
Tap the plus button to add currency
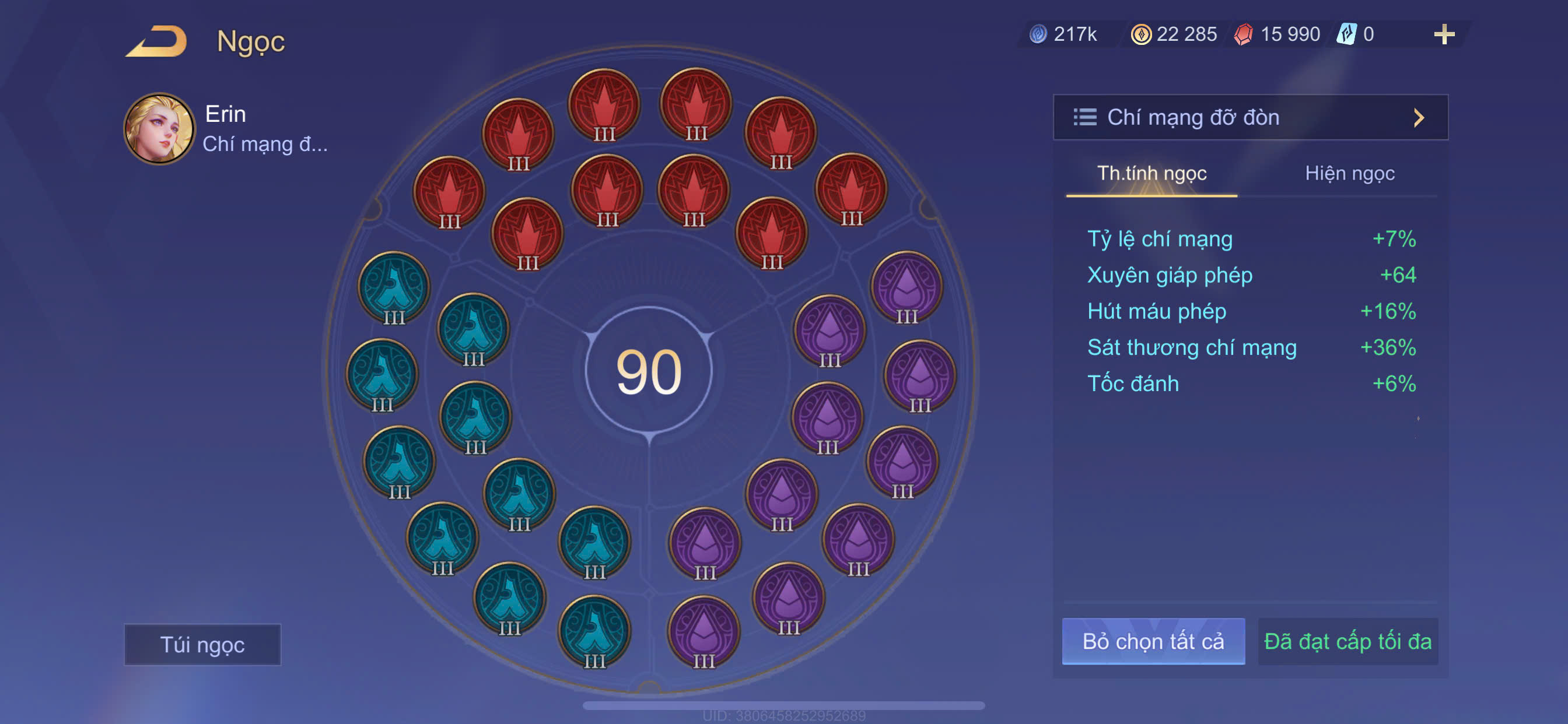pyautogui.click(x=1443, y=34)
